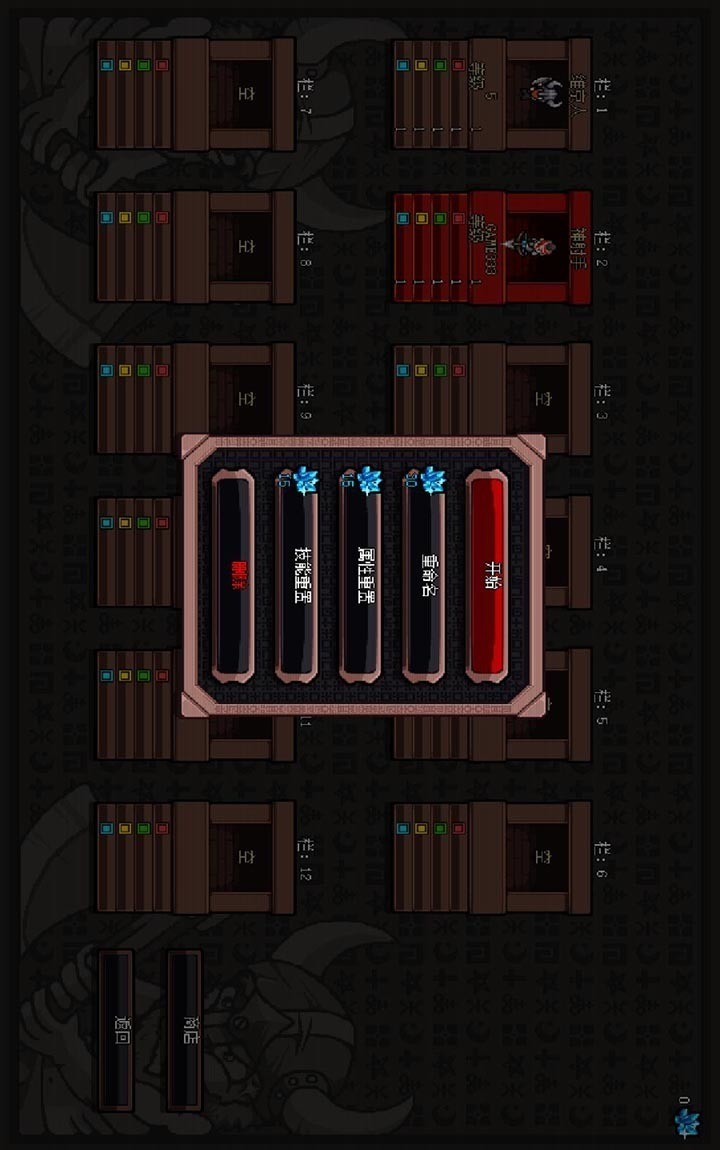The width and height of the screenshot is (720, 1150).
Task: Select the level 5 character in slot 栏:1
Action: (x=492, y=94)
